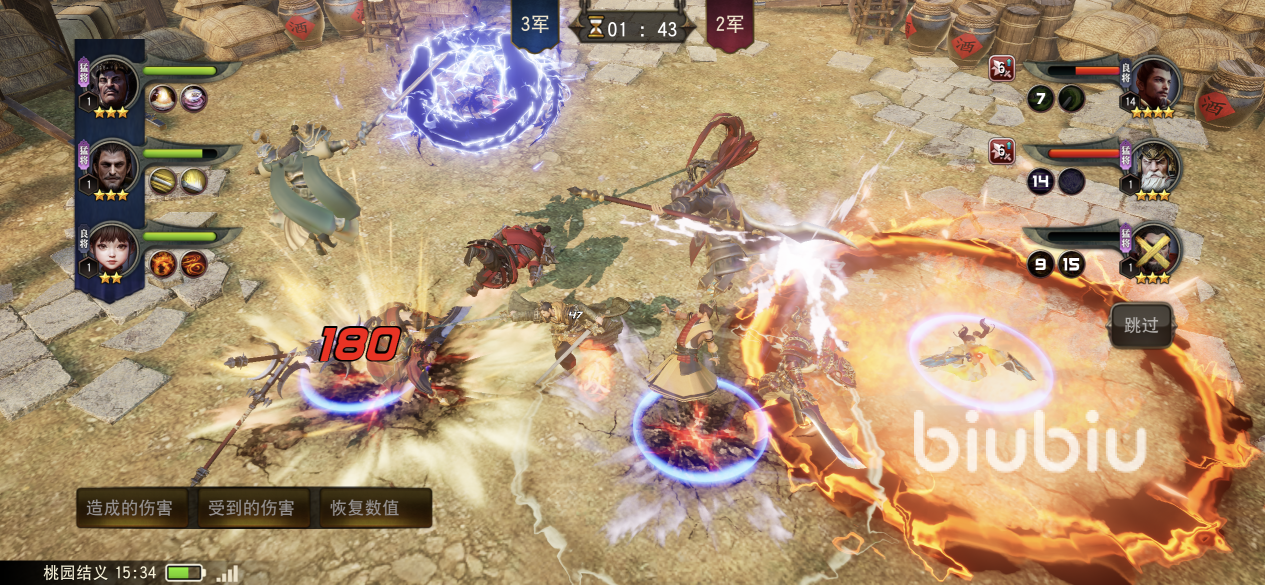Image resolution: width=1265 pixels, height=585 pixels.
Task: Click the top enemy's red attack buff icon
Action: click(x=1001, y=68)
